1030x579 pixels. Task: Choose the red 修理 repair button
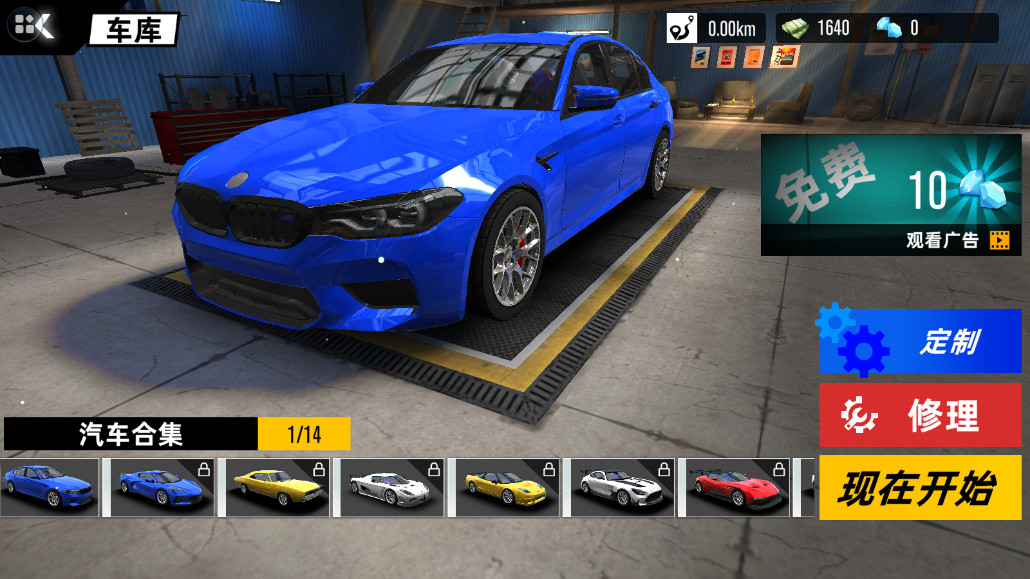[x=920, y=415]
